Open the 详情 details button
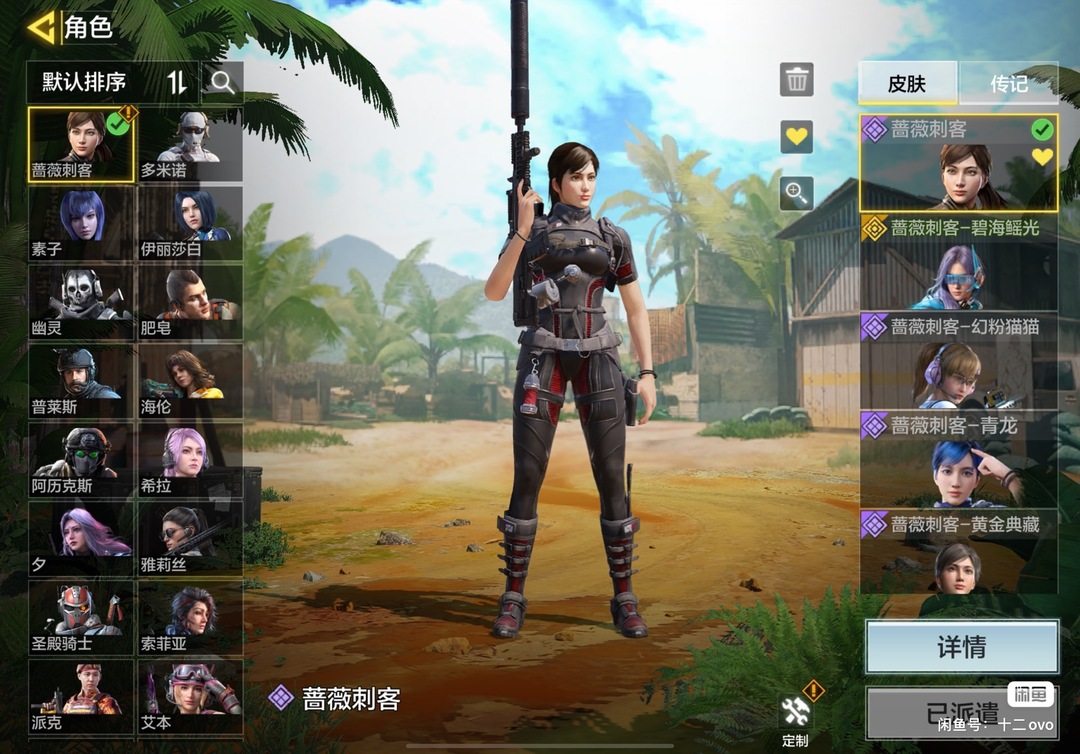The width and height of the screenshot is (1080, 754). click(961, 647)
